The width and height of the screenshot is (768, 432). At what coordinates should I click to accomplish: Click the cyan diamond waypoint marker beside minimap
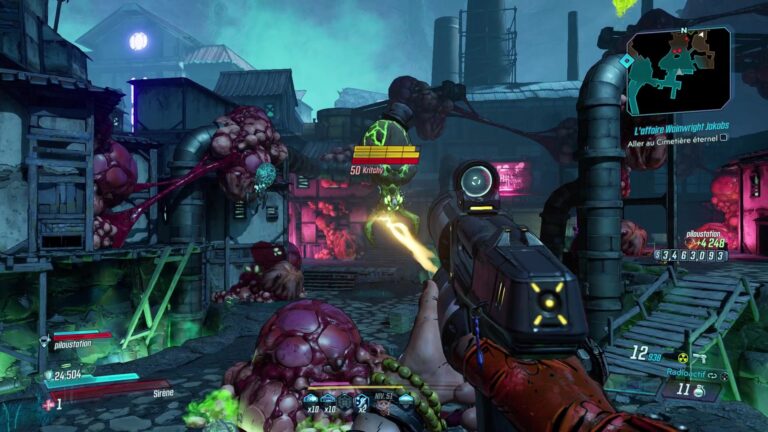[x=626, y=60]
